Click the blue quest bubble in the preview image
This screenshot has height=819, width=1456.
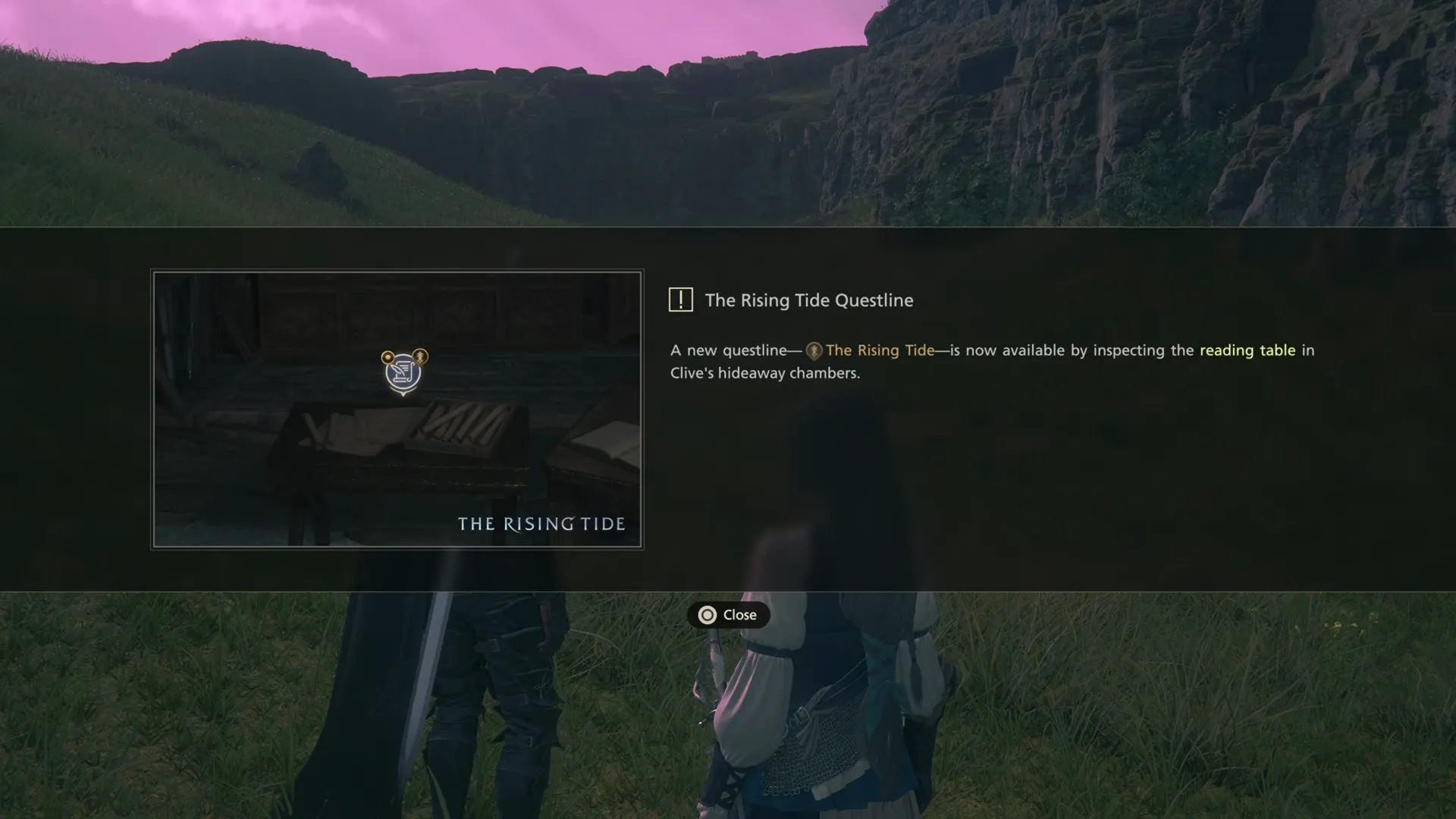(403, 373)
